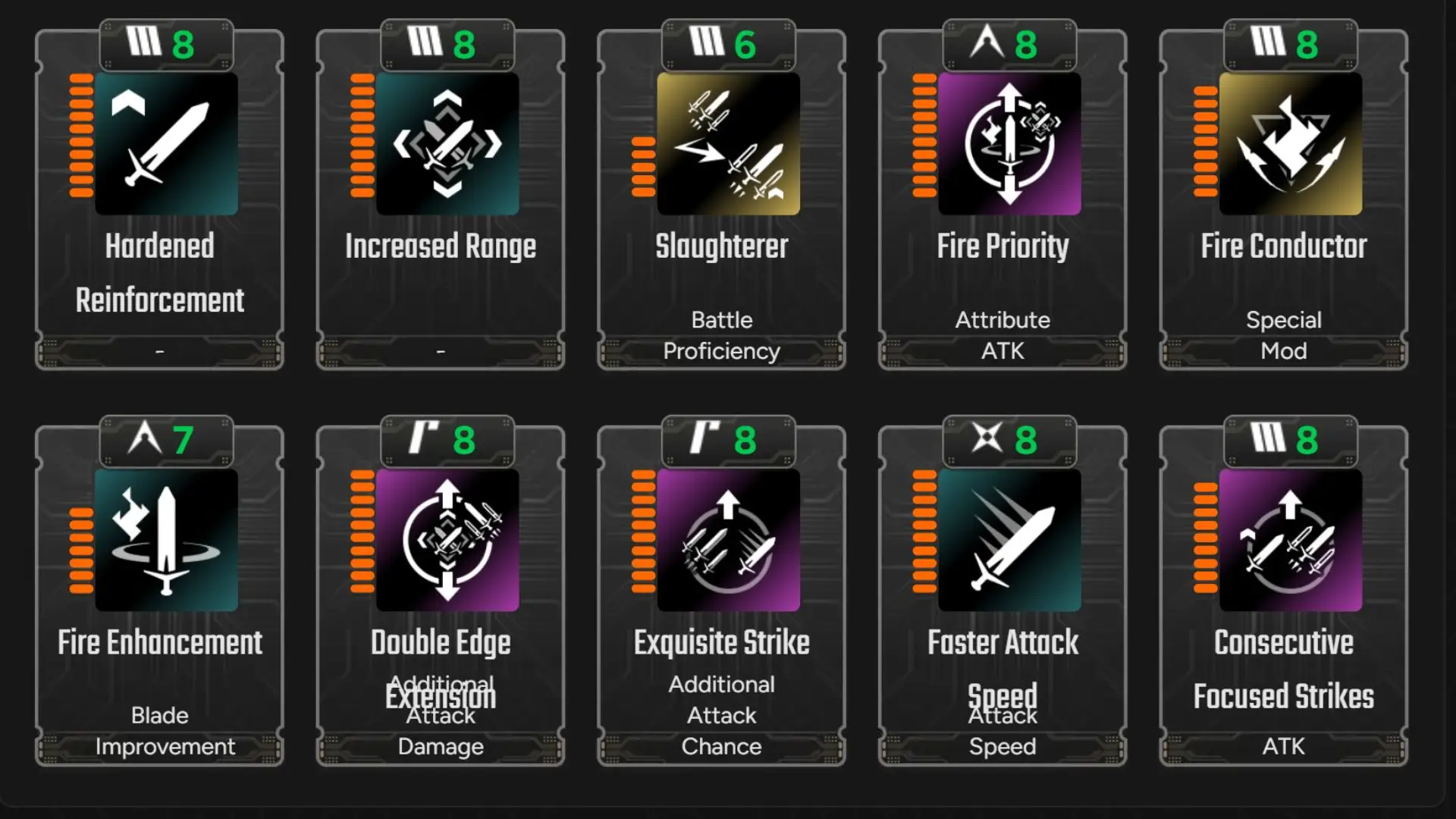Select the Increased Range mod icon
1456x819 pixels.
point(447,144)
